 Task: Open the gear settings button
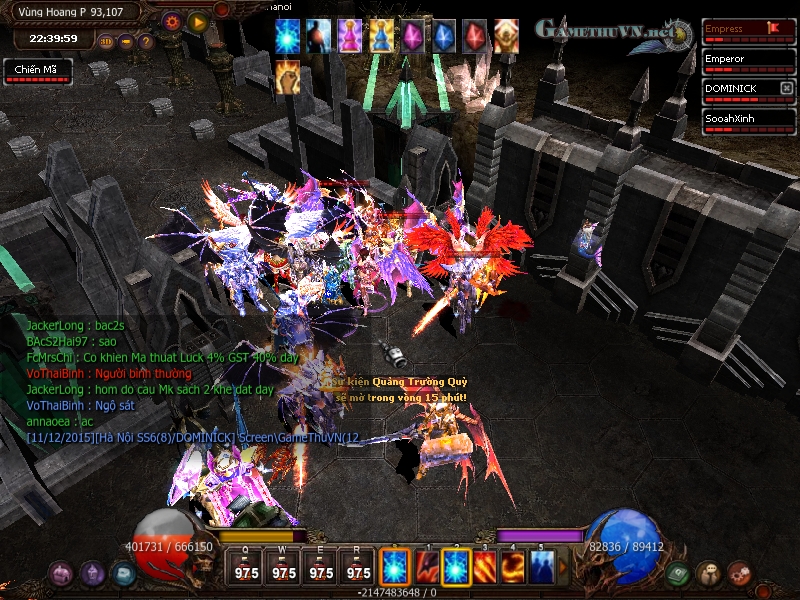pyautogui.click(x=171, y=20)
